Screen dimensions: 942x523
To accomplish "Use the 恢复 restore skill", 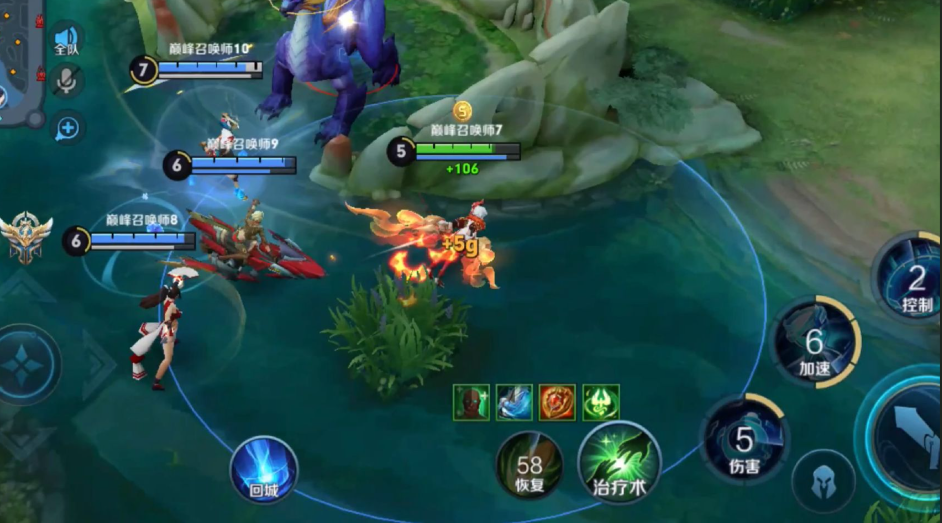I will [x=529, y=464].
